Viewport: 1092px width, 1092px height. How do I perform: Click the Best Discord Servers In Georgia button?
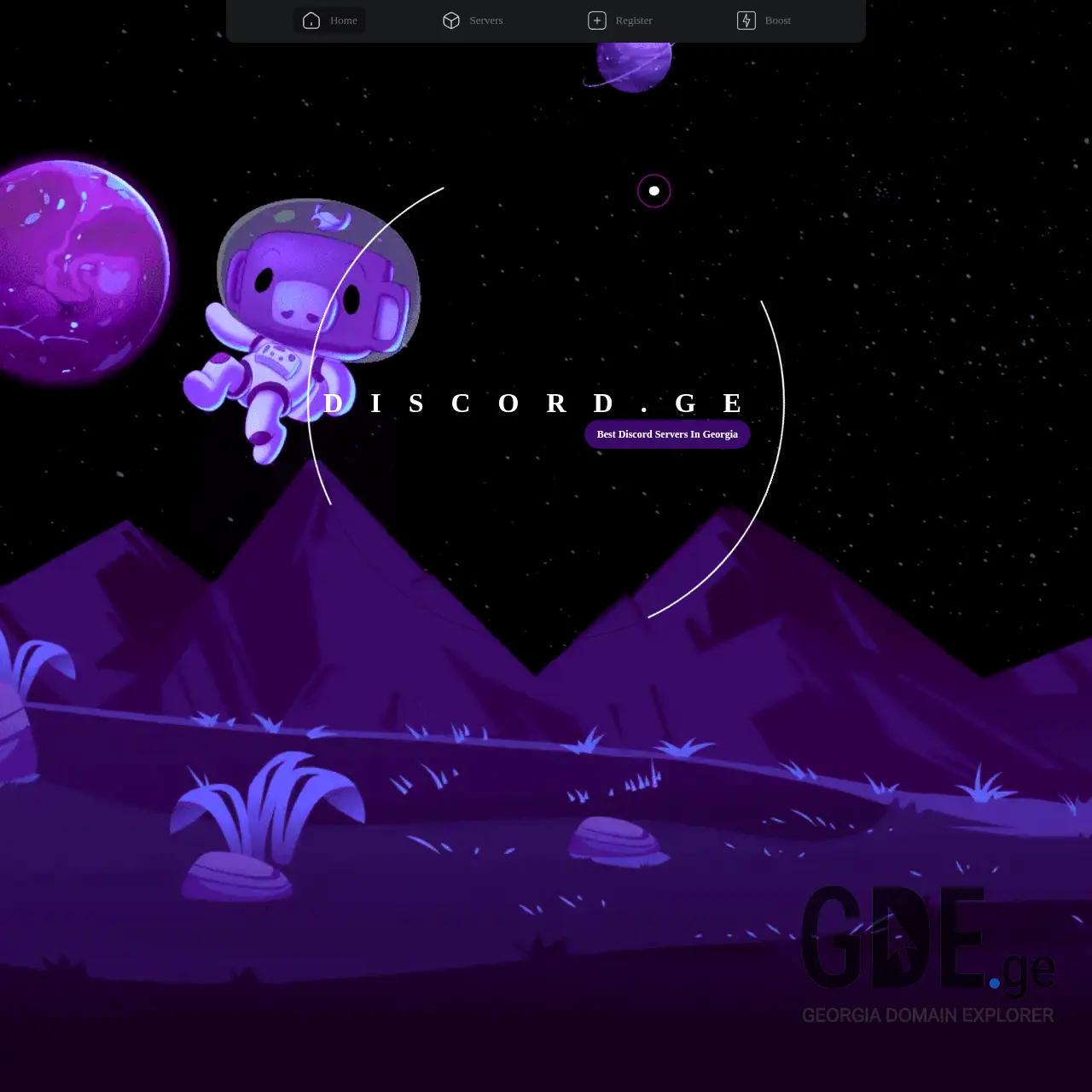(666, 434)
